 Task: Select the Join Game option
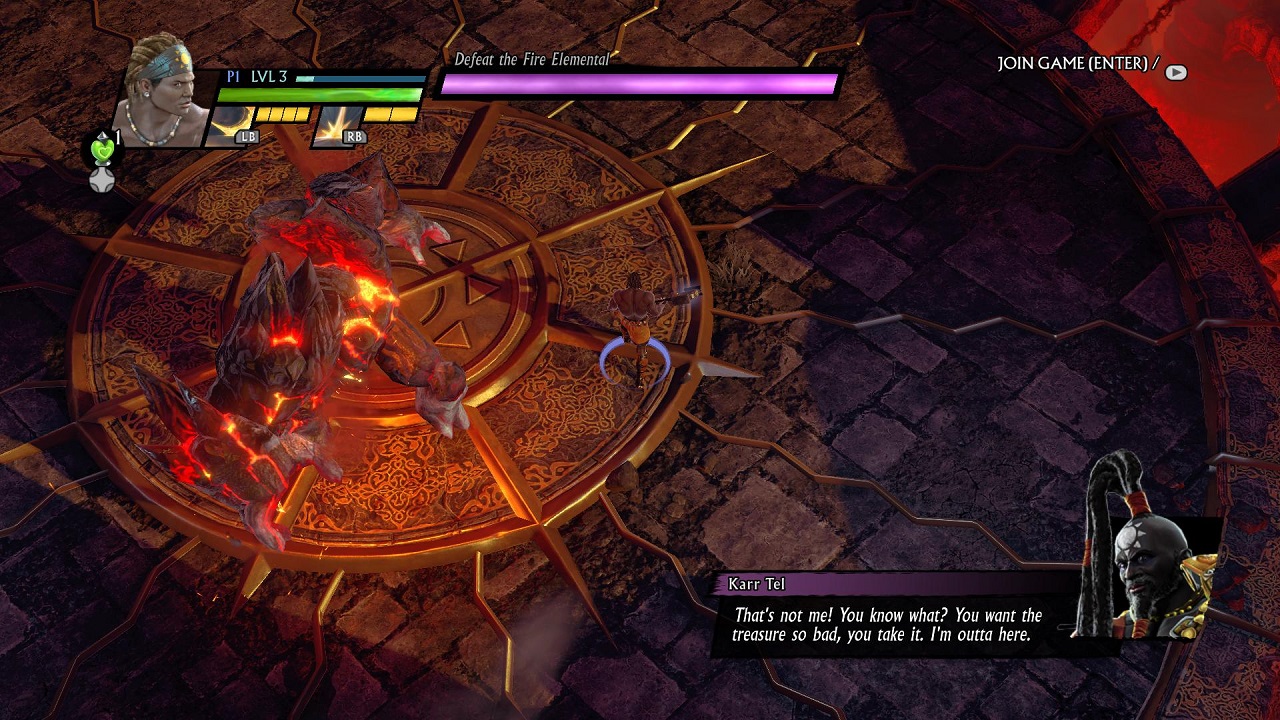coord(1077,64)
